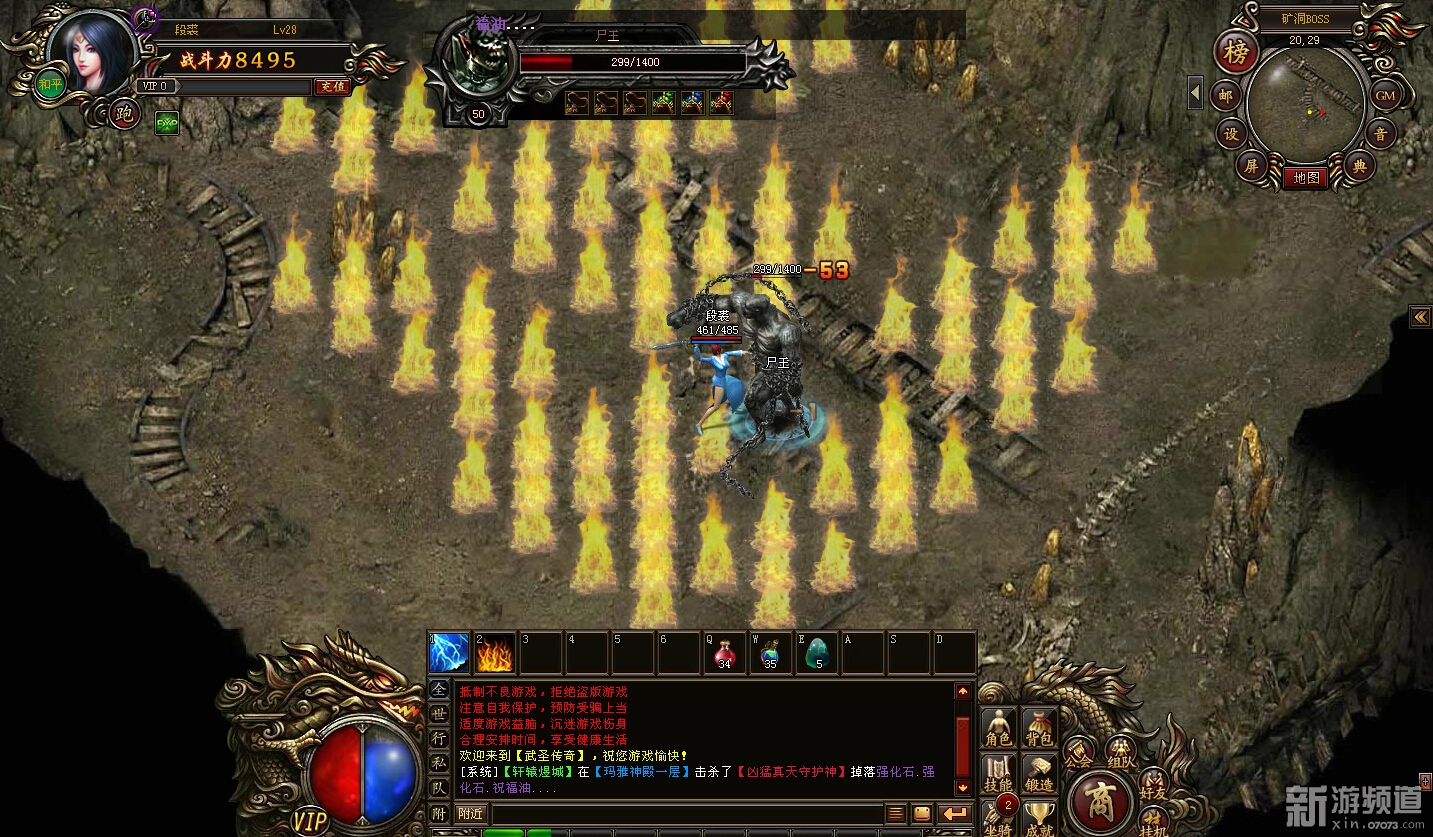Open mail with the 邮 button
The image size is (1433, 837).
tap(1224, 96)
